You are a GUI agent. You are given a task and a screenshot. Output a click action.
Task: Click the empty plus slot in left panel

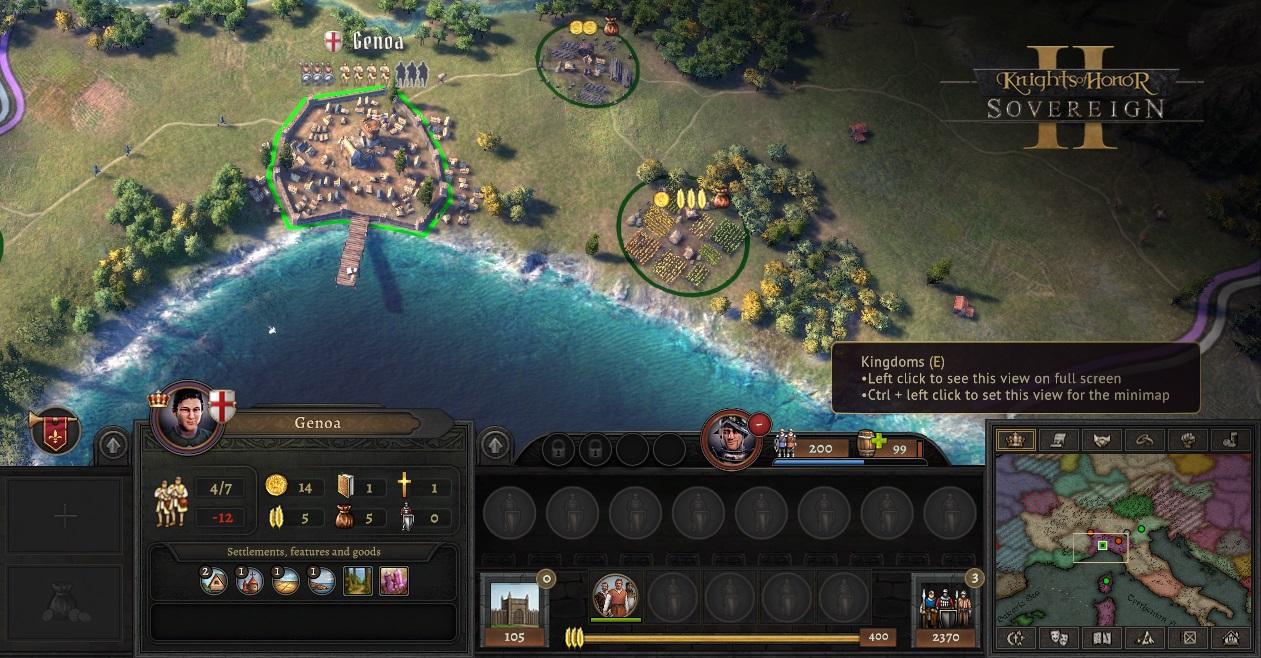pos(65,517)
